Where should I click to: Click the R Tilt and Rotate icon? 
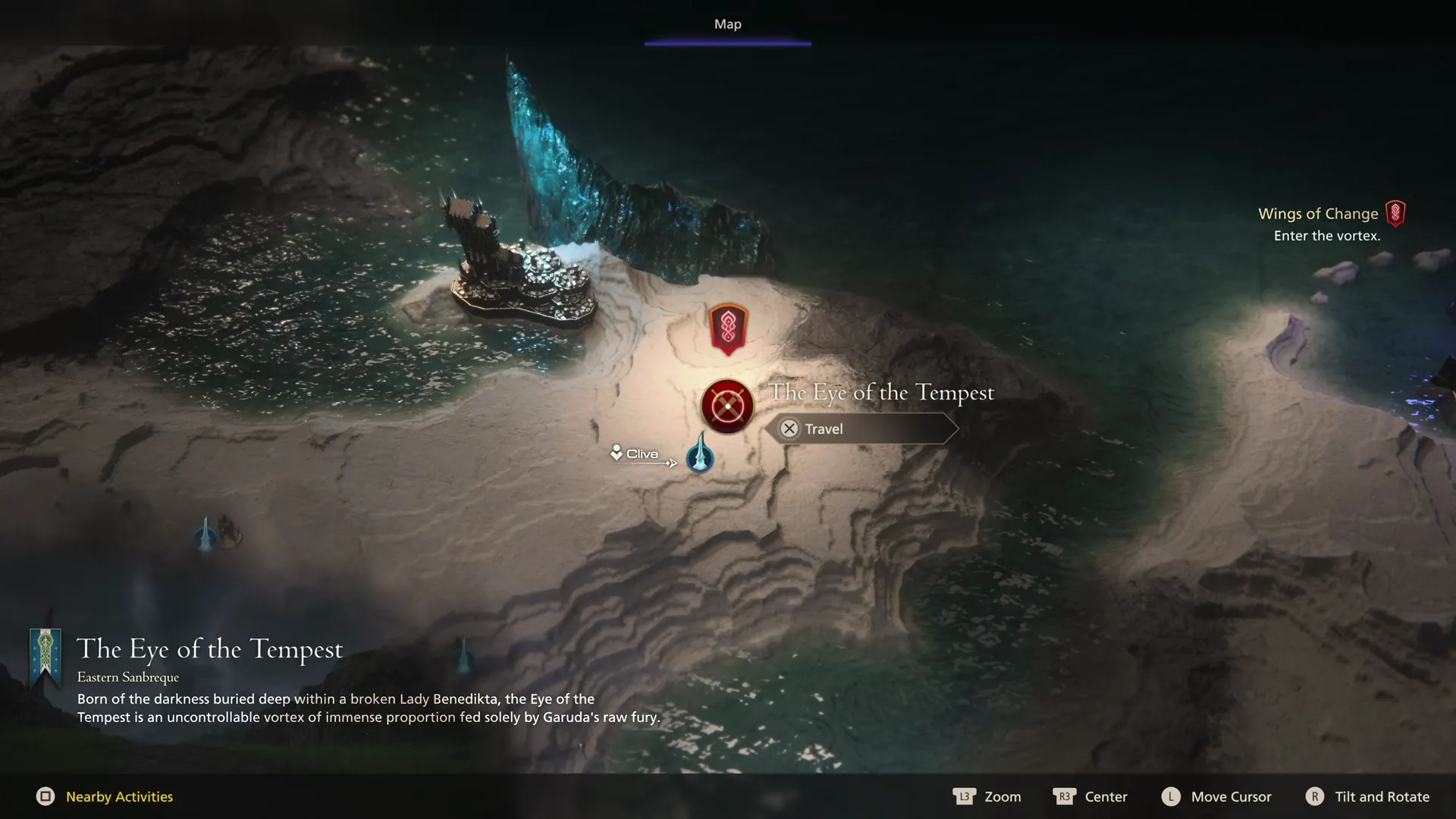[1314, 797]
